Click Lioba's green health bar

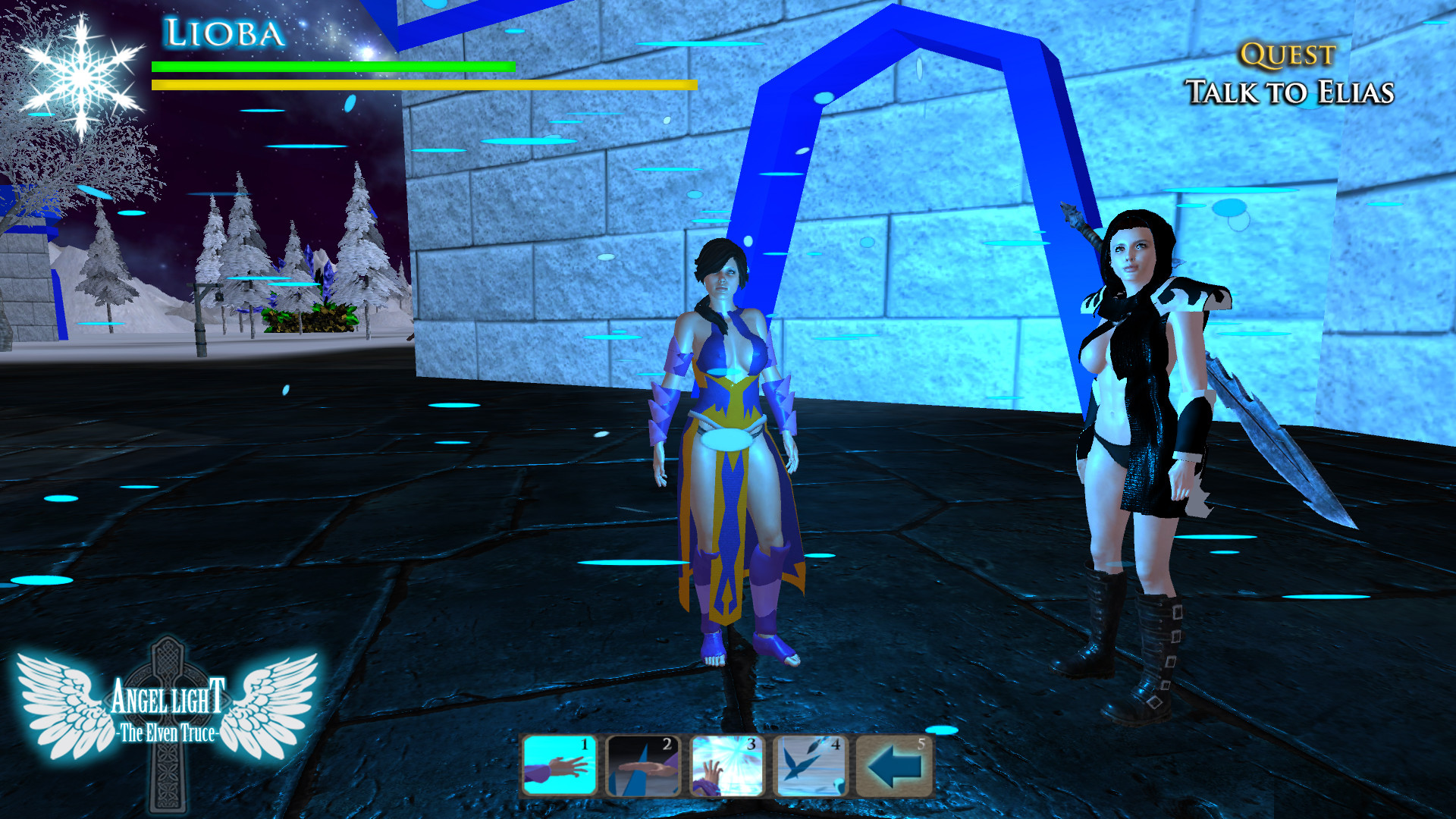tap(334, 67)
